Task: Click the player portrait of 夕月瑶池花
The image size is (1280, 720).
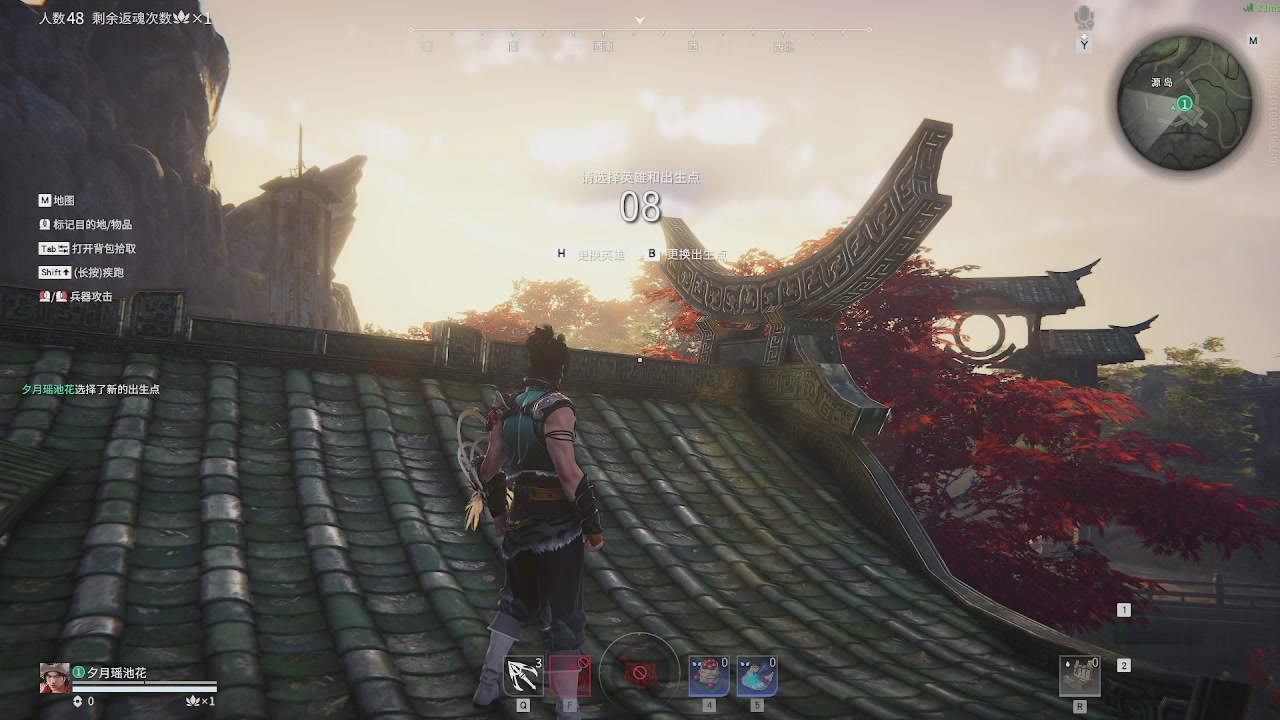Action: tap(54, 678)
